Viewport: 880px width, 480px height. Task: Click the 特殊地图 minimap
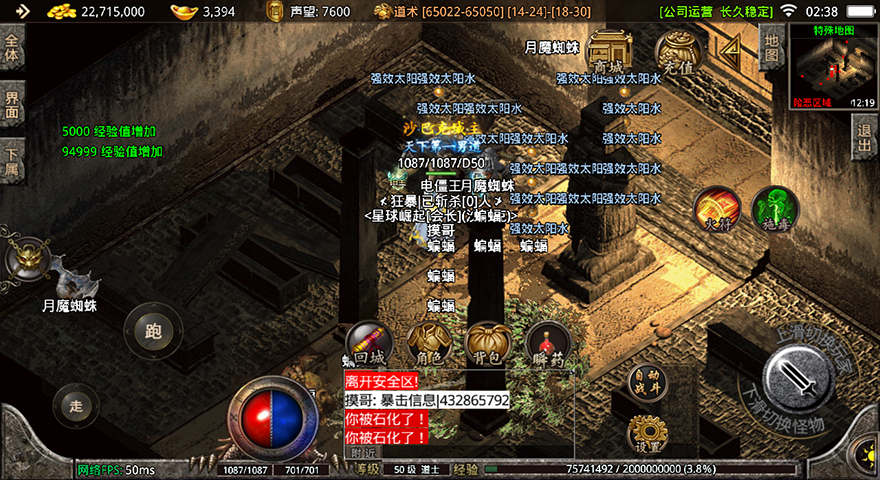pyautogui.click(x=832, y=67)
